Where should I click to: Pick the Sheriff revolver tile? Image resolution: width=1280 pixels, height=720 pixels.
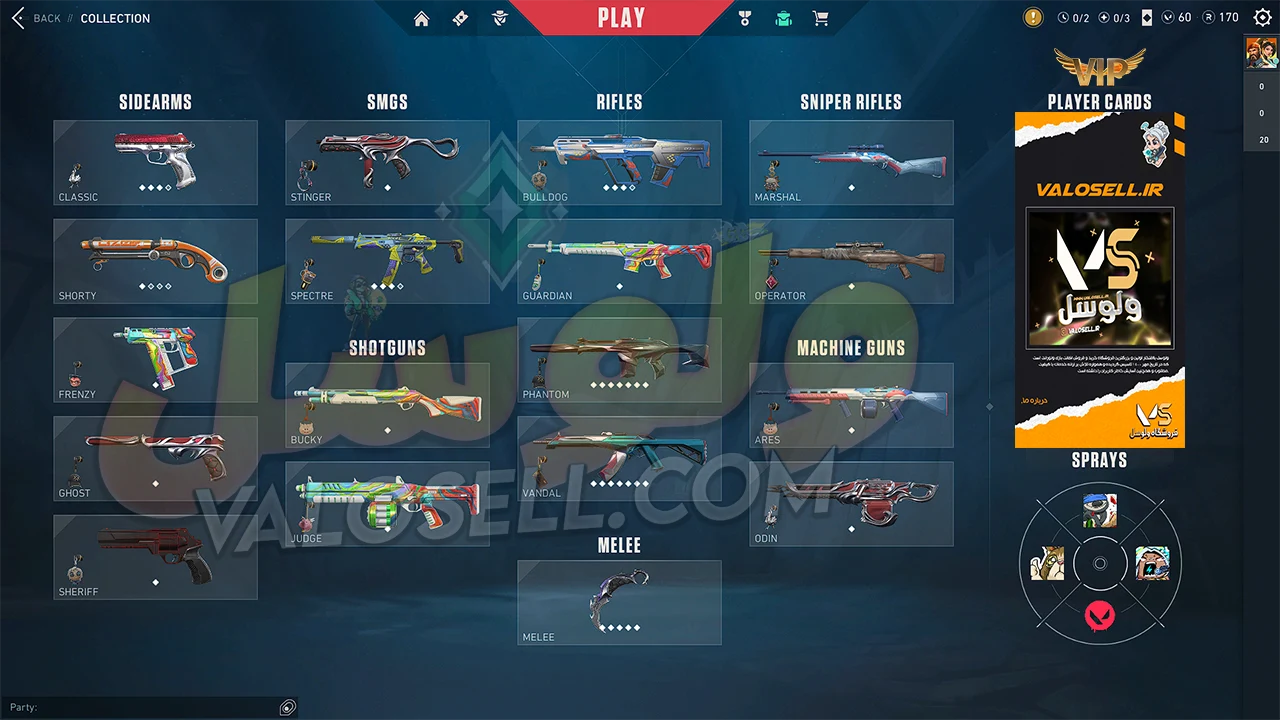[x=155, y=557]
